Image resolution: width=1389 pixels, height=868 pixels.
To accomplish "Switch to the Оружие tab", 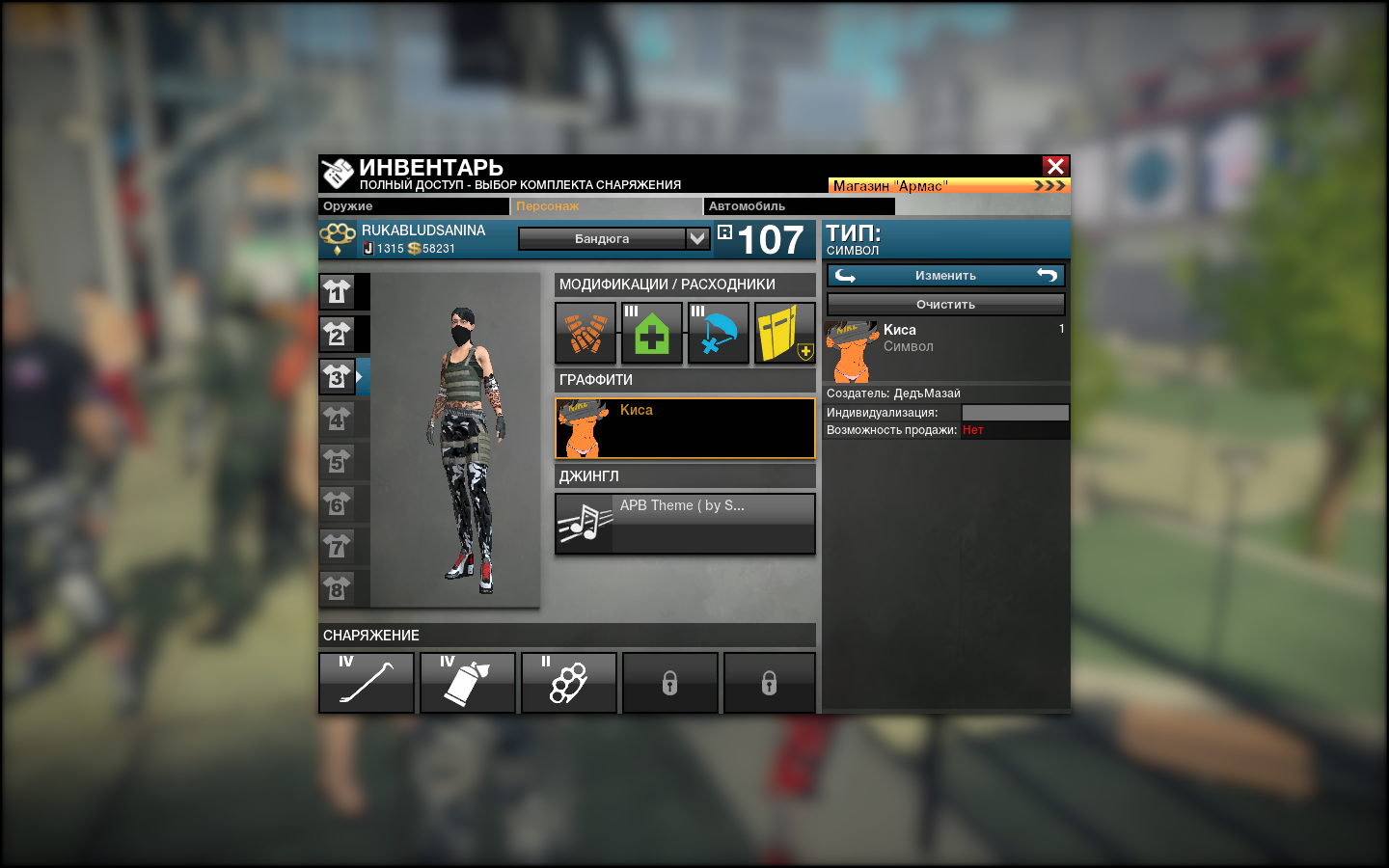I will click(x=413, y=206).
